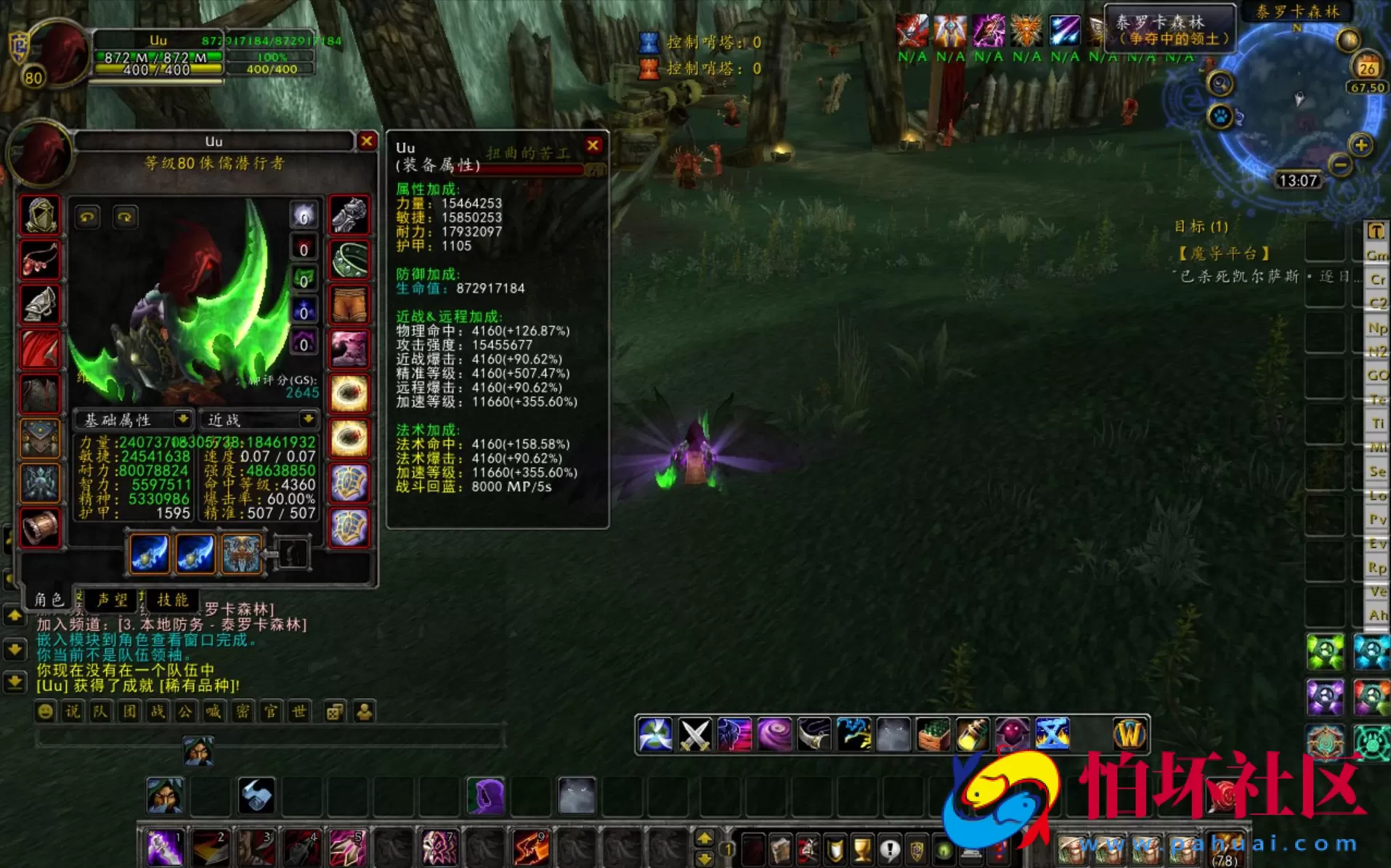Open the 基础属性 stats dropdown

(x=134, y=419)
